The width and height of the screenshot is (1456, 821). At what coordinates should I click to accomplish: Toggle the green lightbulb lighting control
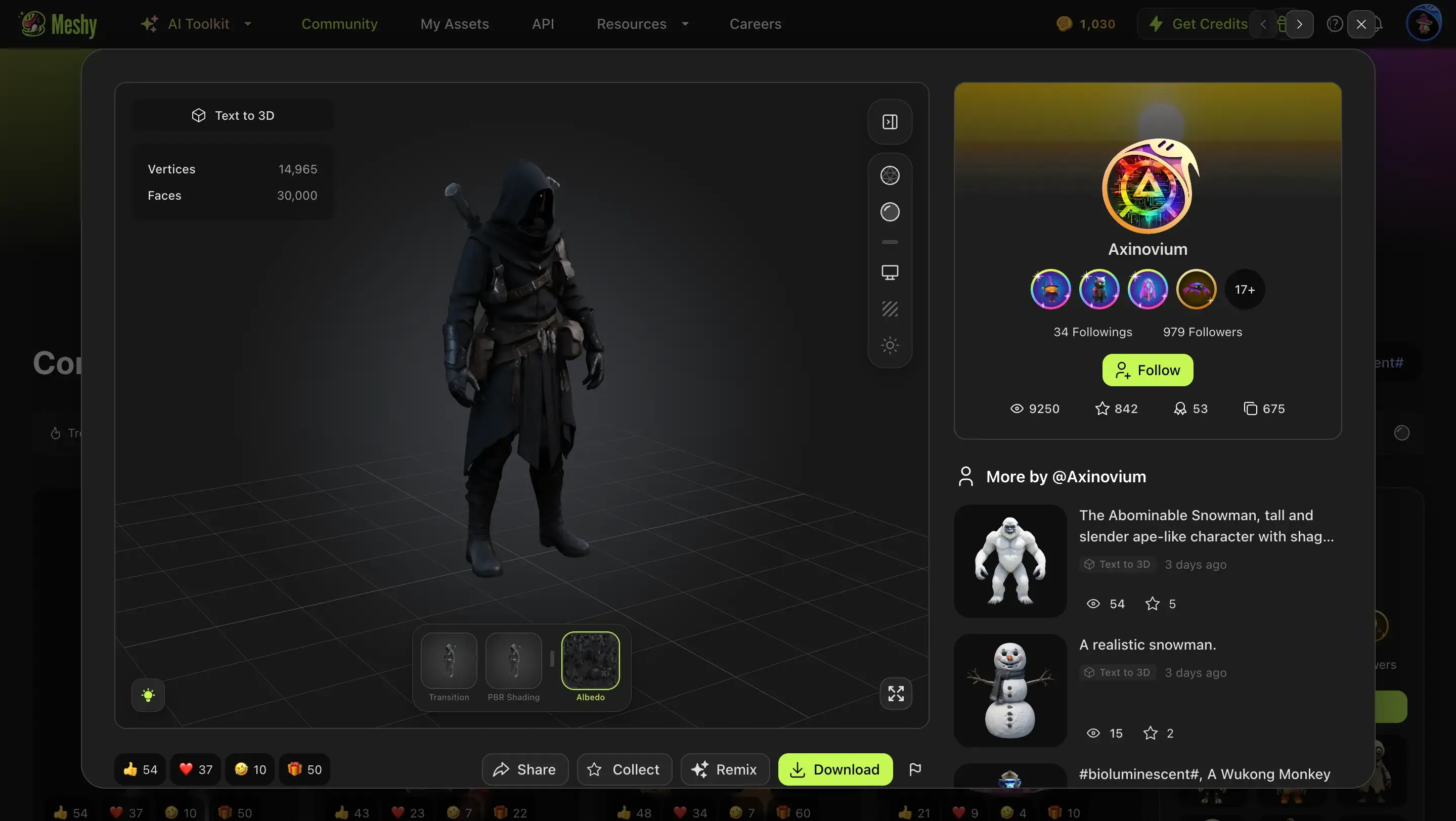[x=148, y=695]
